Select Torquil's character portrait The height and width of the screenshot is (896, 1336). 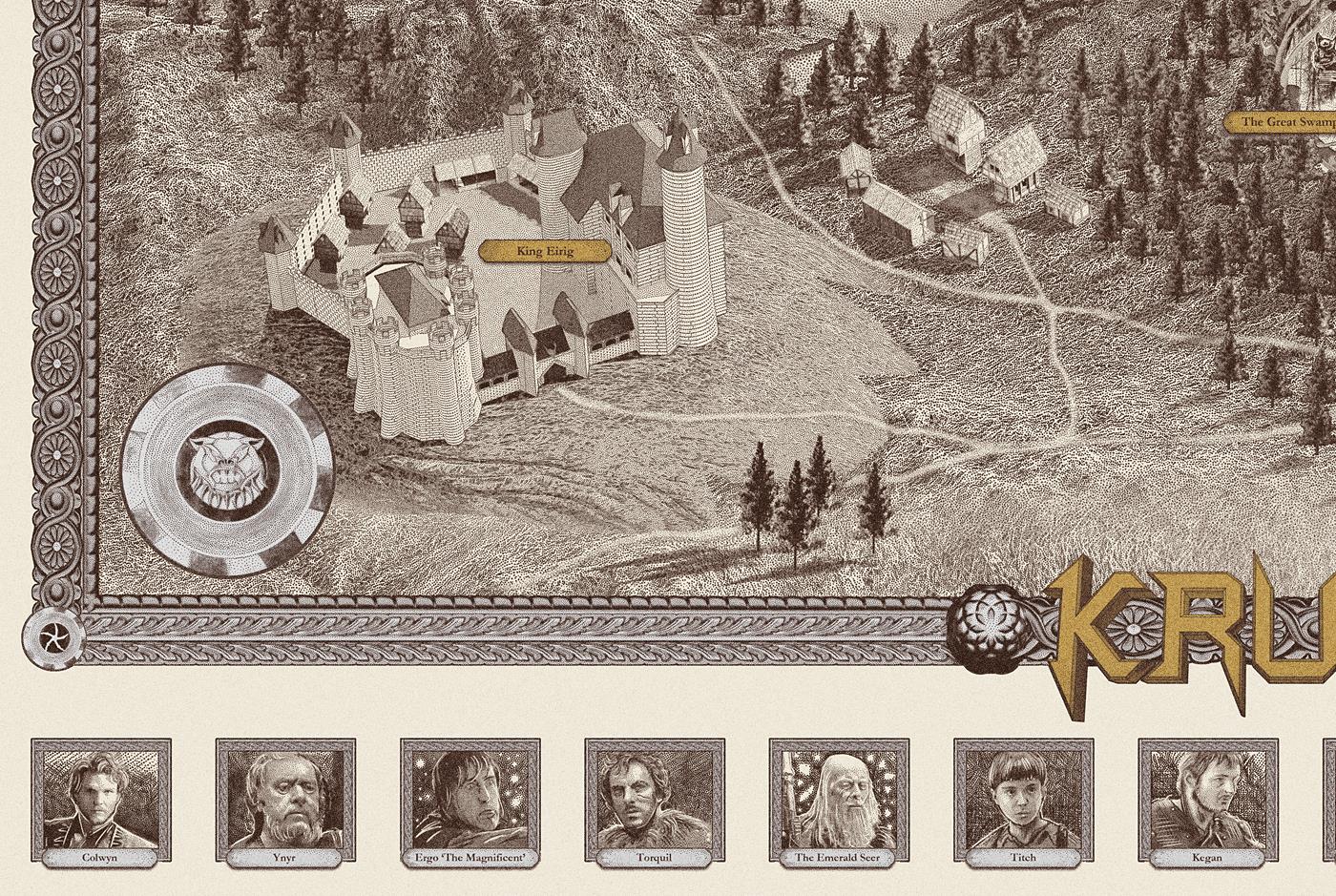point(655,800)
